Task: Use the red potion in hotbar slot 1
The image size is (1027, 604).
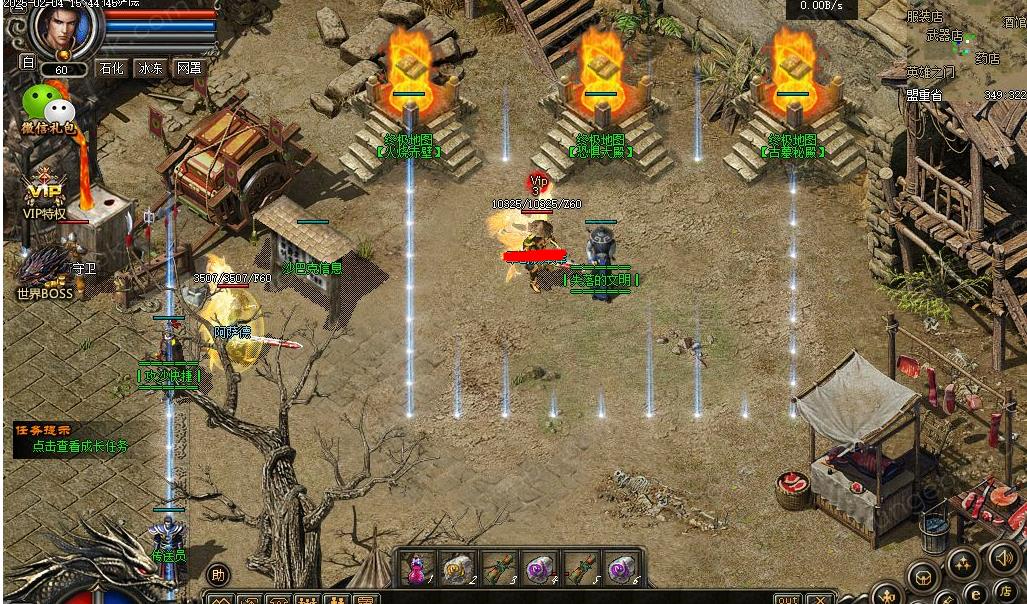Action: 418,568
